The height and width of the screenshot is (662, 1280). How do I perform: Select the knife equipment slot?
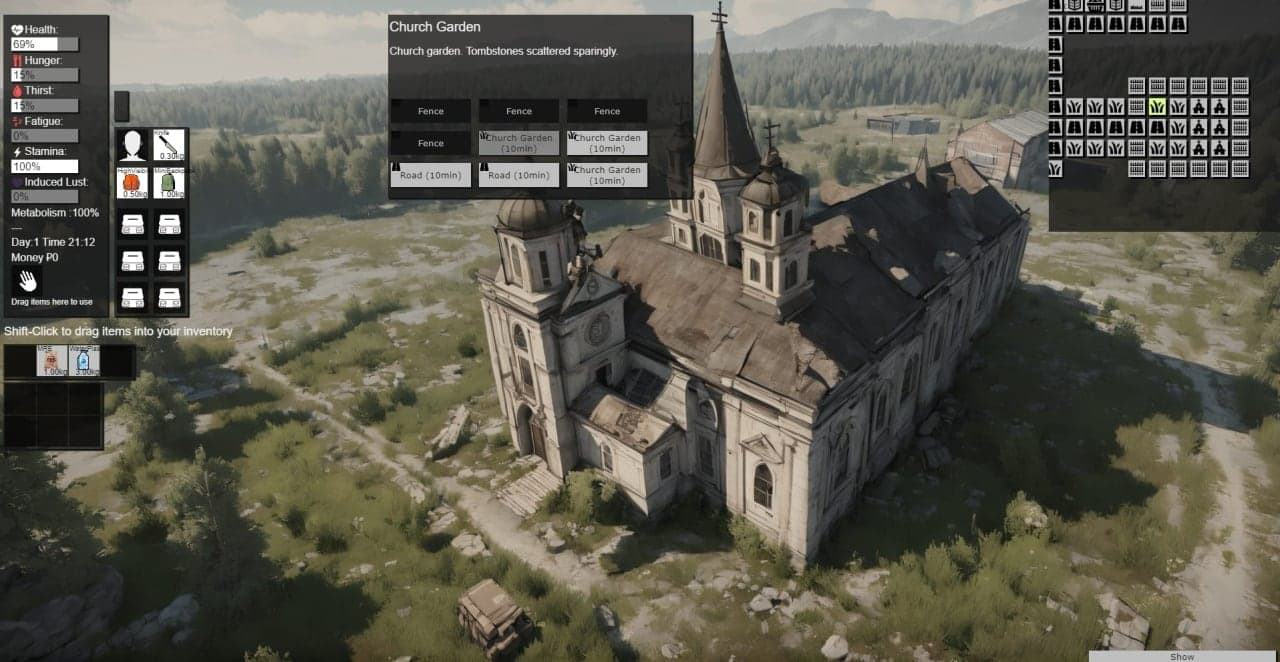pos(169,145)
